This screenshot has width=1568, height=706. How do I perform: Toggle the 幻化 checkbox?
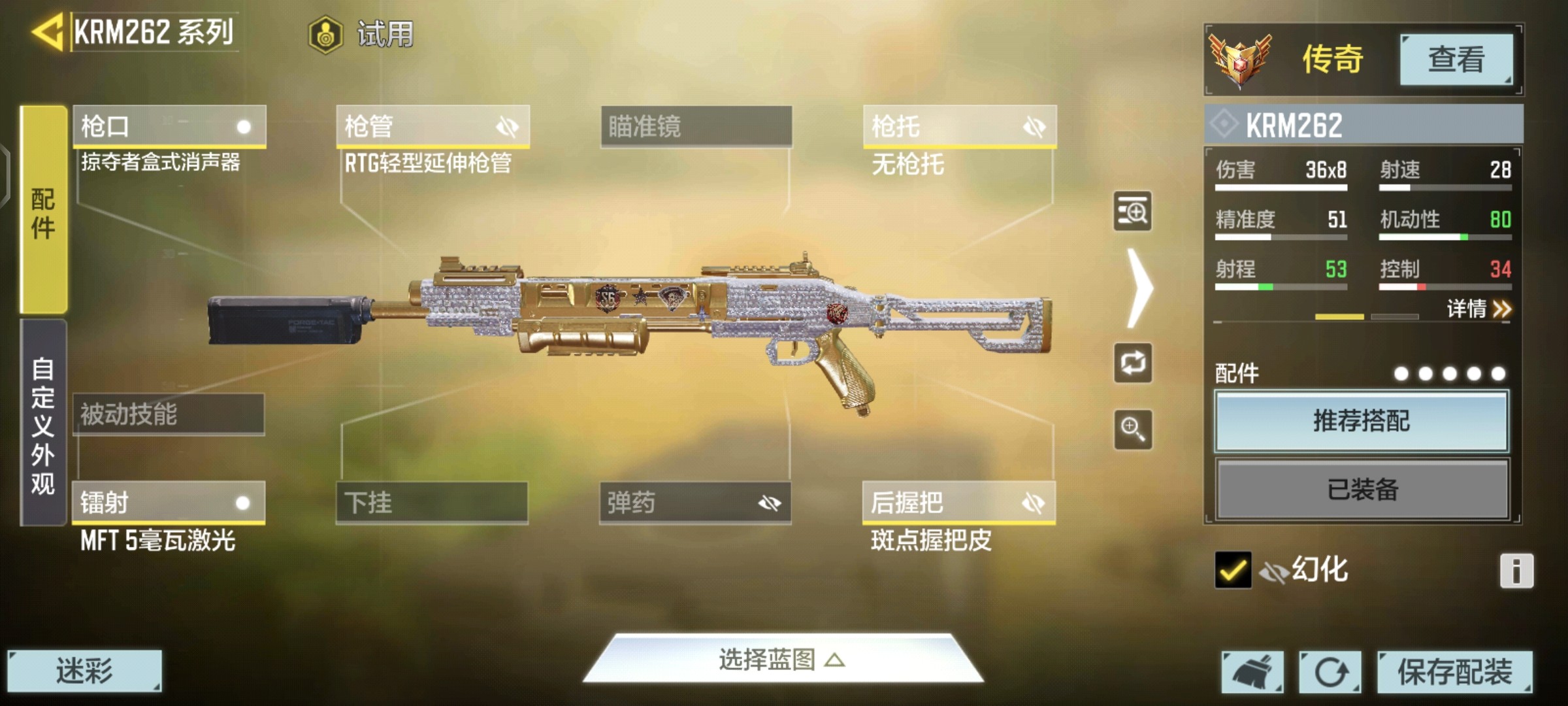tap(1233, 570)
